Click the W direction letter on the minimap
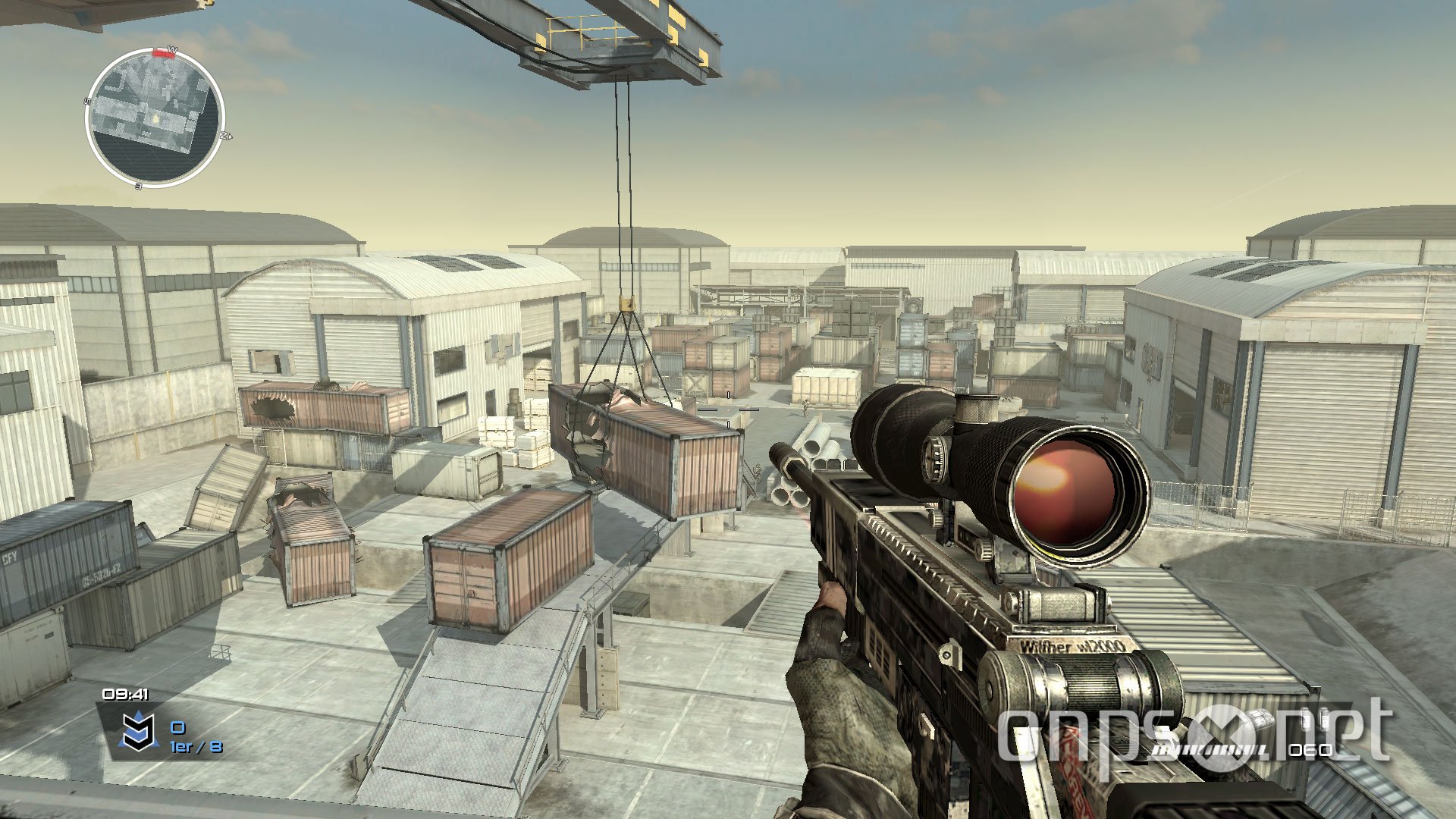1456x819 pixels. 171,49
